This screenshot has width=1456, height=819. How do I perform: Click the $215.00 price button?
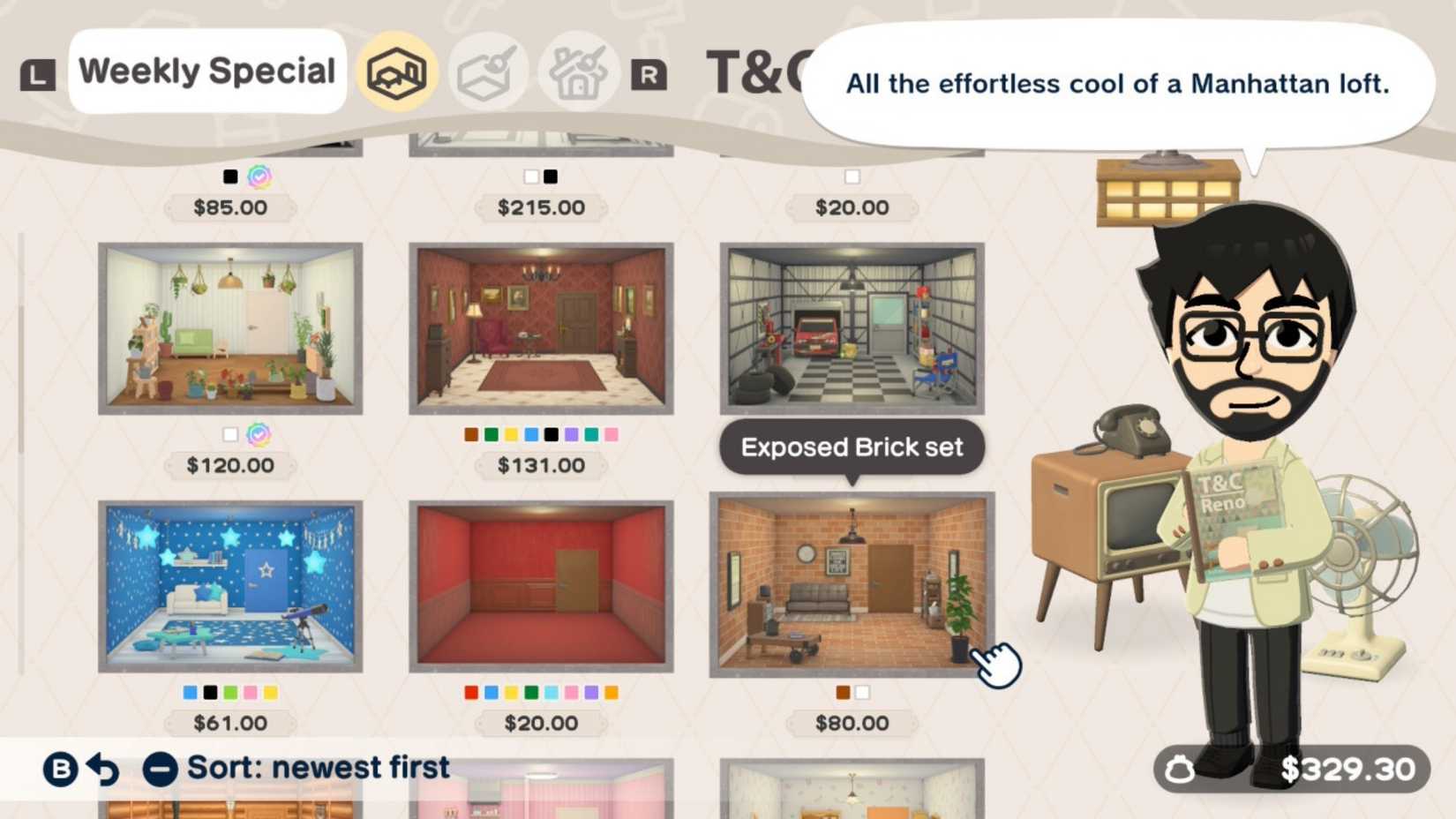542,207
